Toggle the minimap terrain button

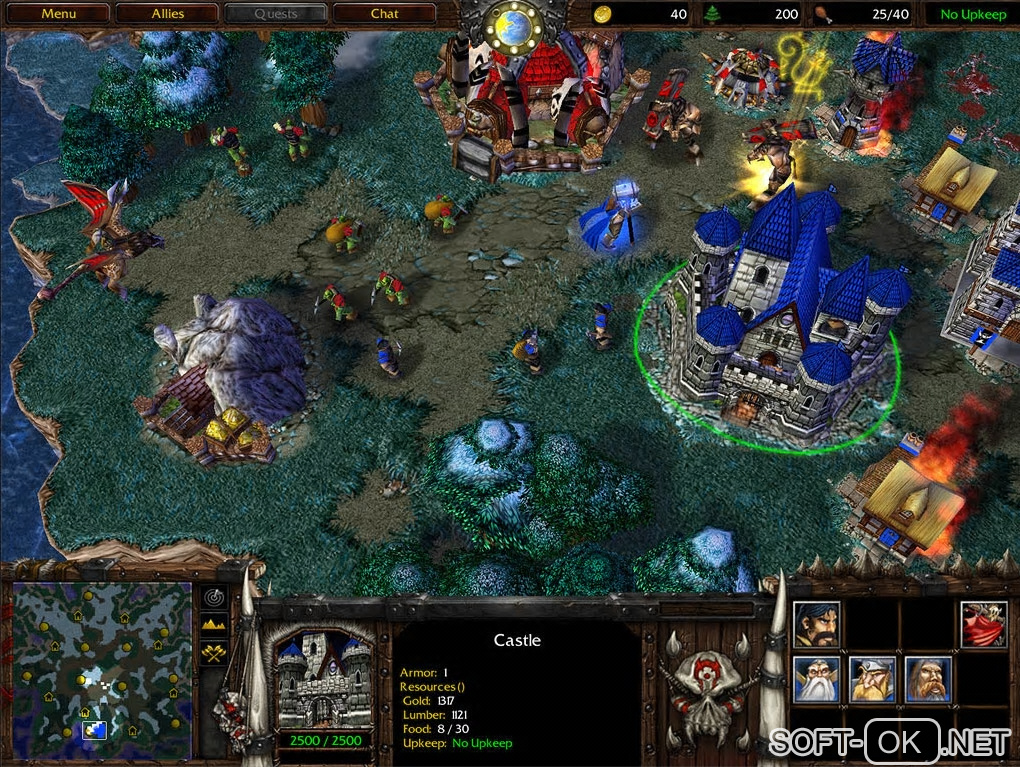215,625
